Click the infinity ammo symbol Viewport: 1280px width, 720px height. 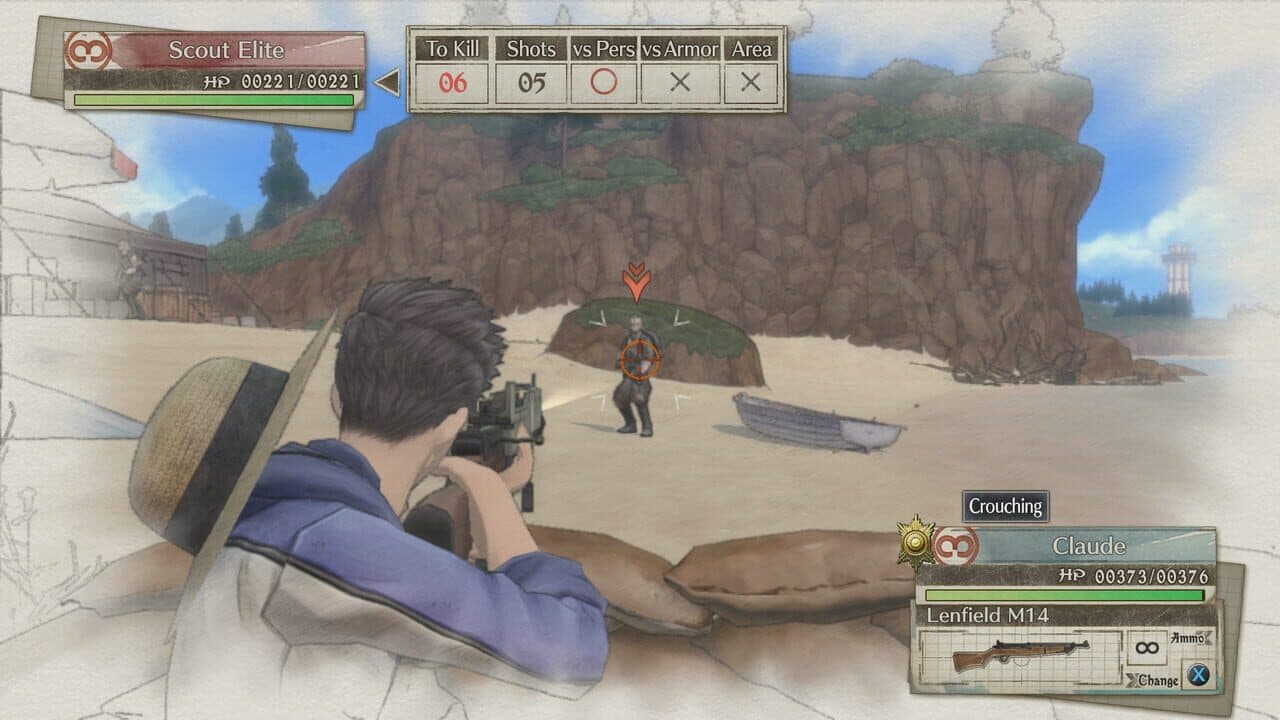point(1147,648)
